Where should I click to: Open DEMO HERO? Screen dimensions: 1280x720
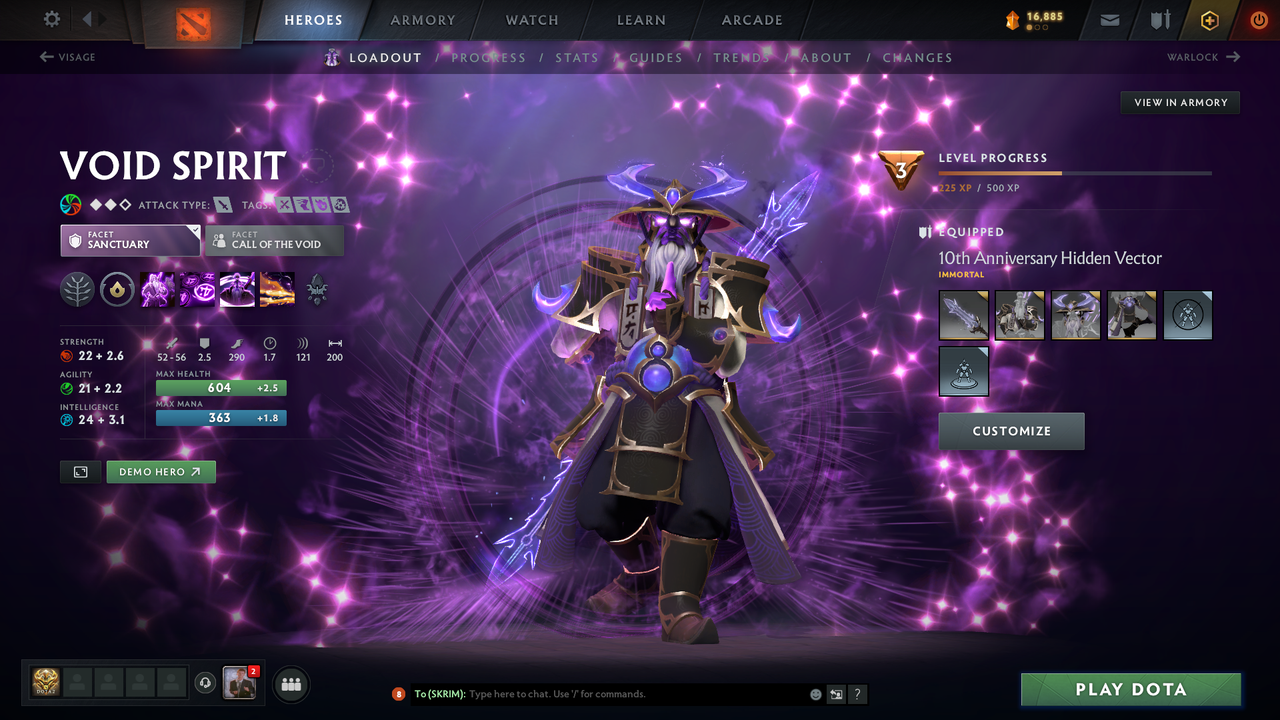[160, 471]
